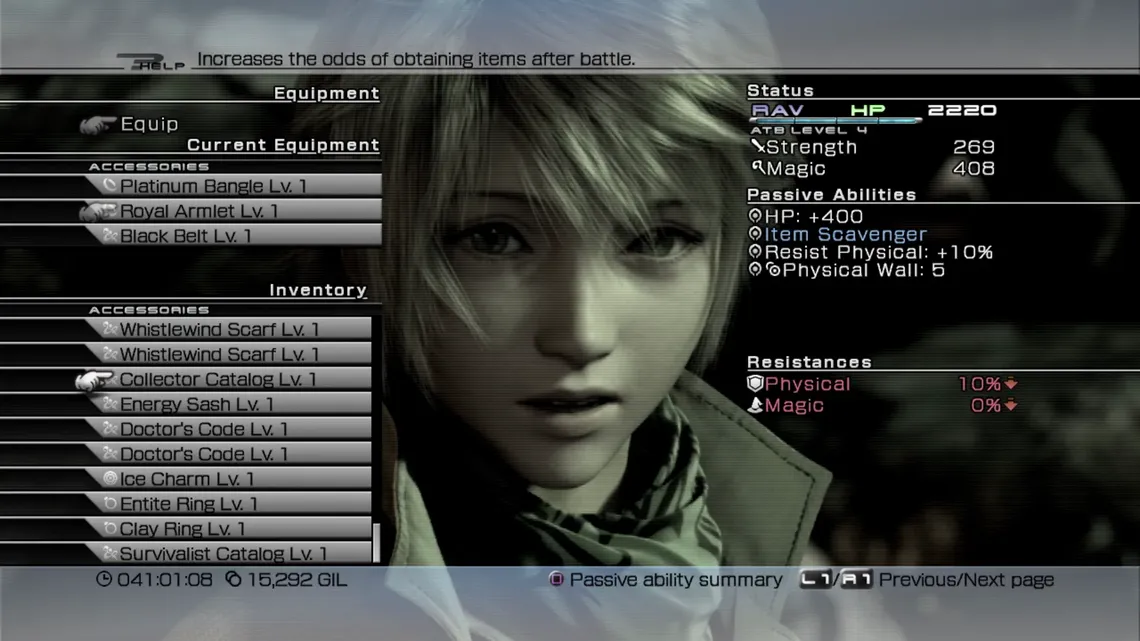Click the inventory list scrollbar

pos(376,543)
